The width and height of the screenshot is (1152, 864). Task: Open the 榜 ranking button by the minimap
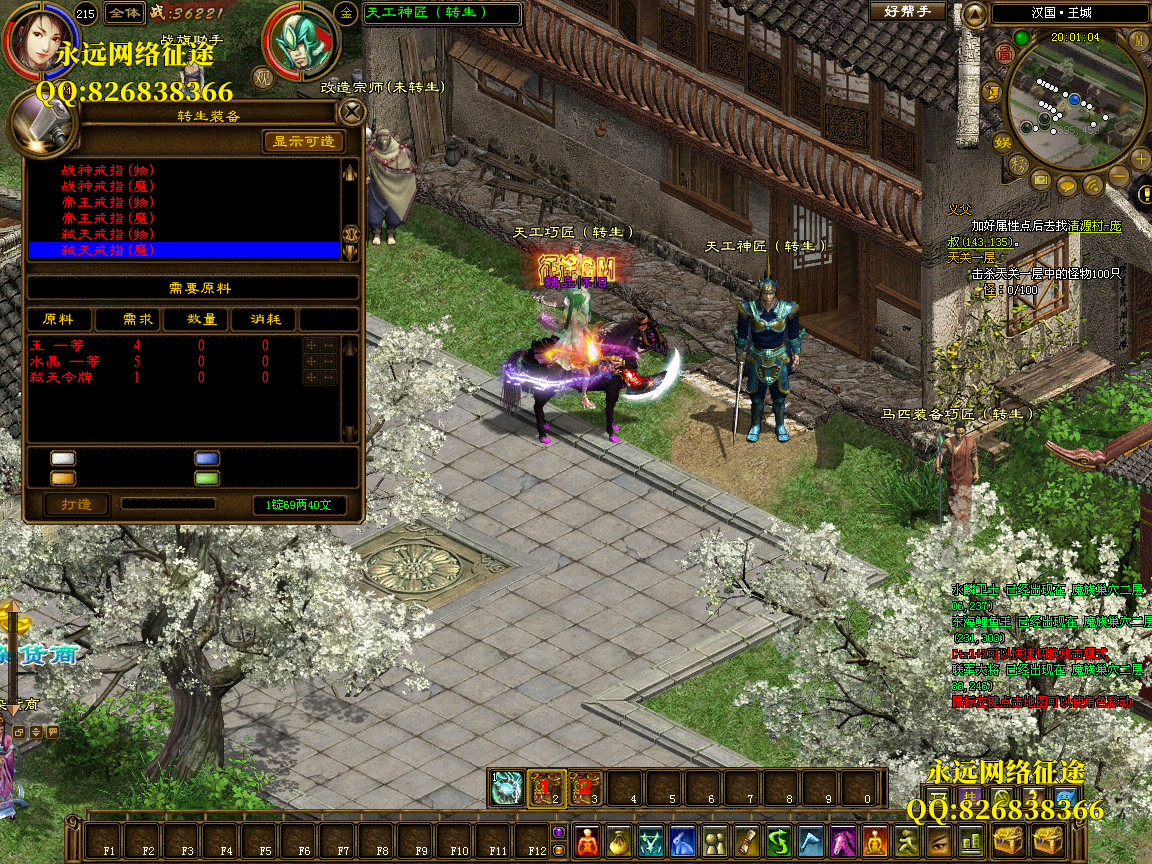pyautogui.click(x=1019, y=163)
